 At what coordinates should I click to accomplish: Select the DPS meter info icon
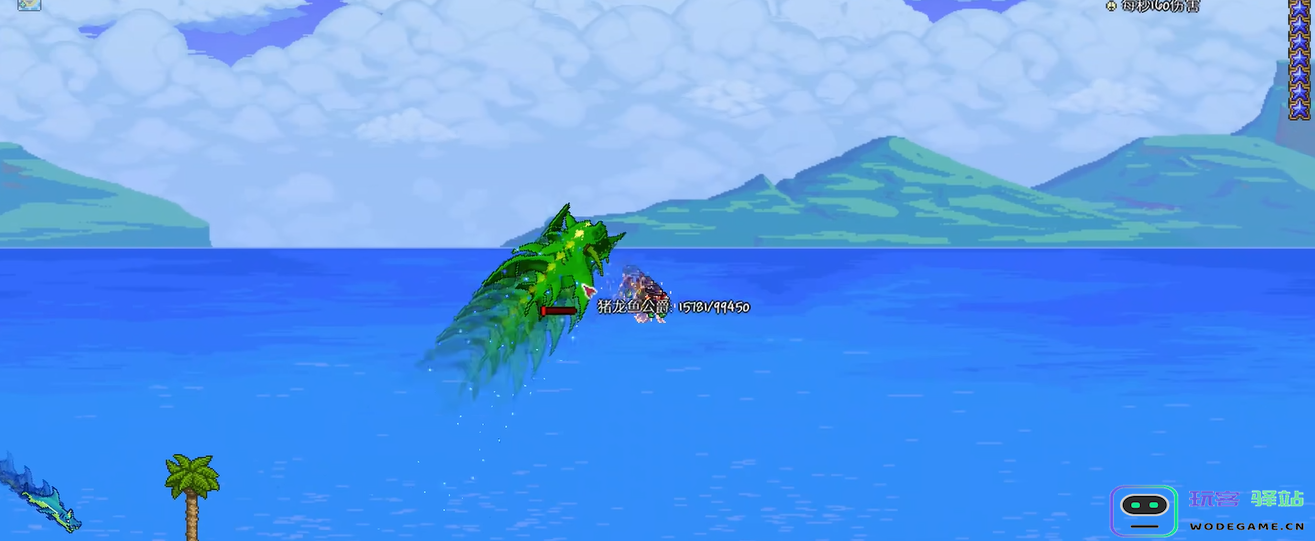click(1111, 6)
